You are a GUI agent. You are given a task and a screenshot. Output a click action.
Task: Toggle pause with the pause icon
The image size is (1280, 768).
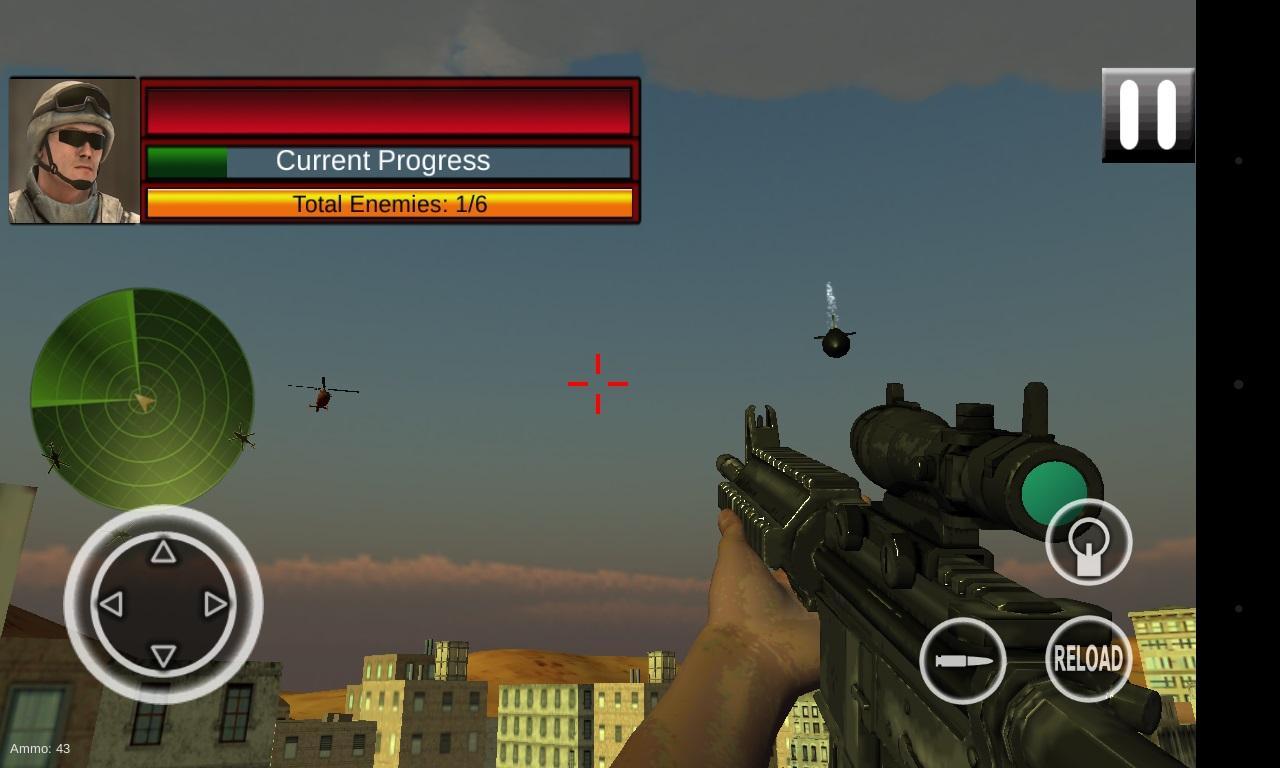1147,113
